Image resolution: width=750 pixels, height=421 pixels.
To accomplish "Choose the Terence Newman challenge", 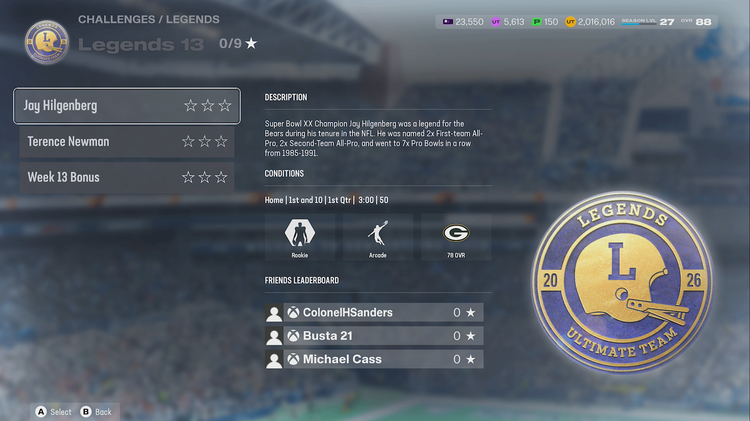I will coord(126,141).
